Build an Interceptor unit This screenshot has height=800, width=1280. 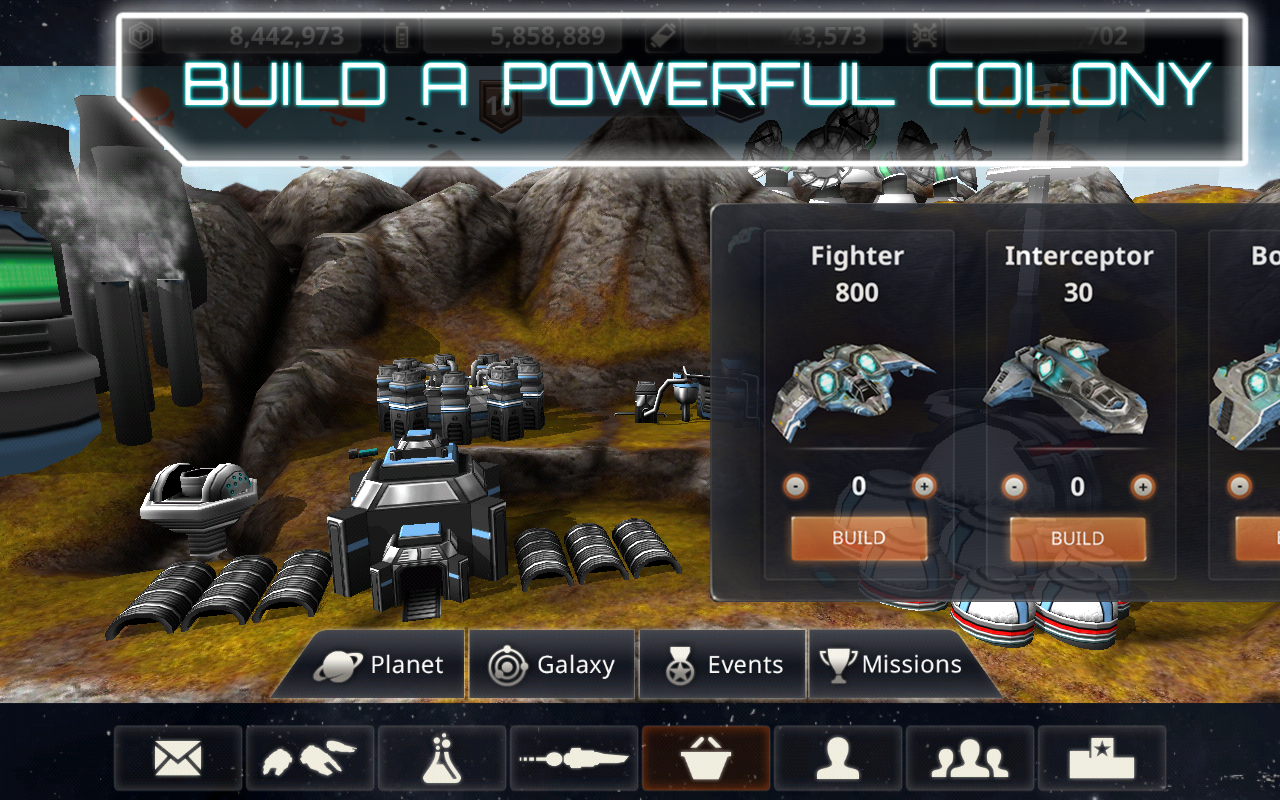1078,537
